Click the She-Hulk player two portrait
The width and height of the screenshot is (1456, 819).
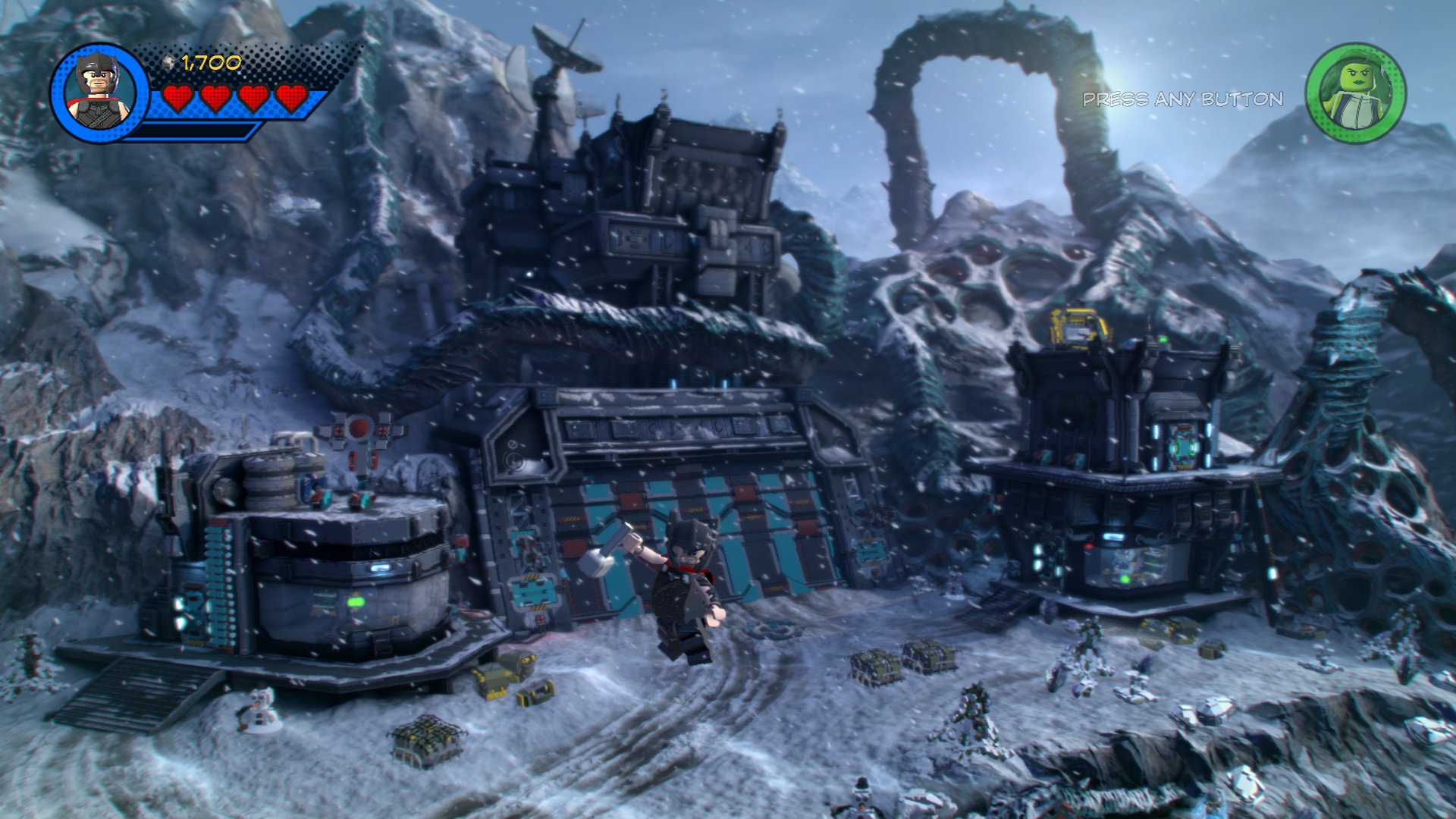pos(1355,93)
